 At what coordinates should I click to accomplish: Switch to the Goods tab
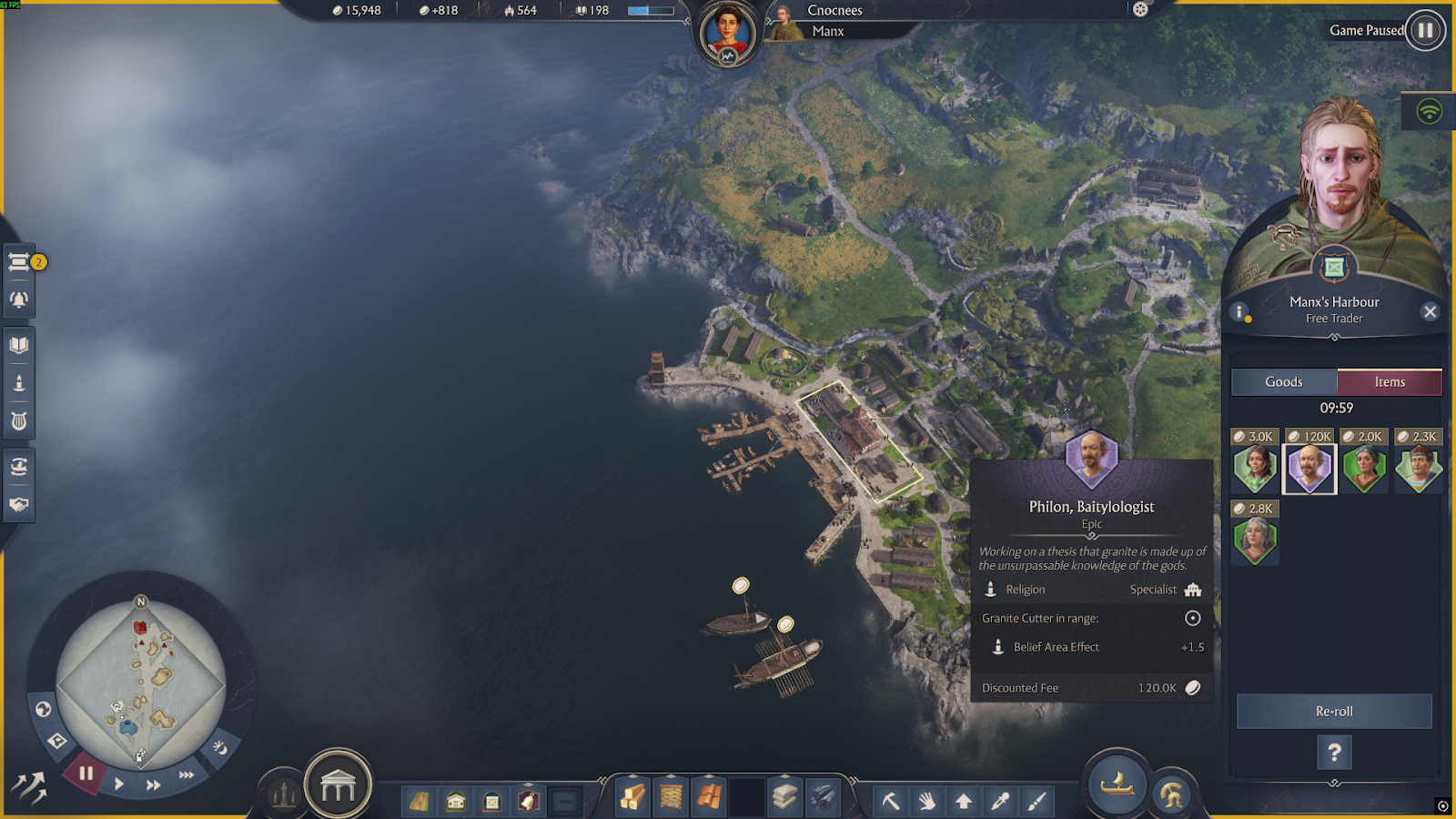1283,382
